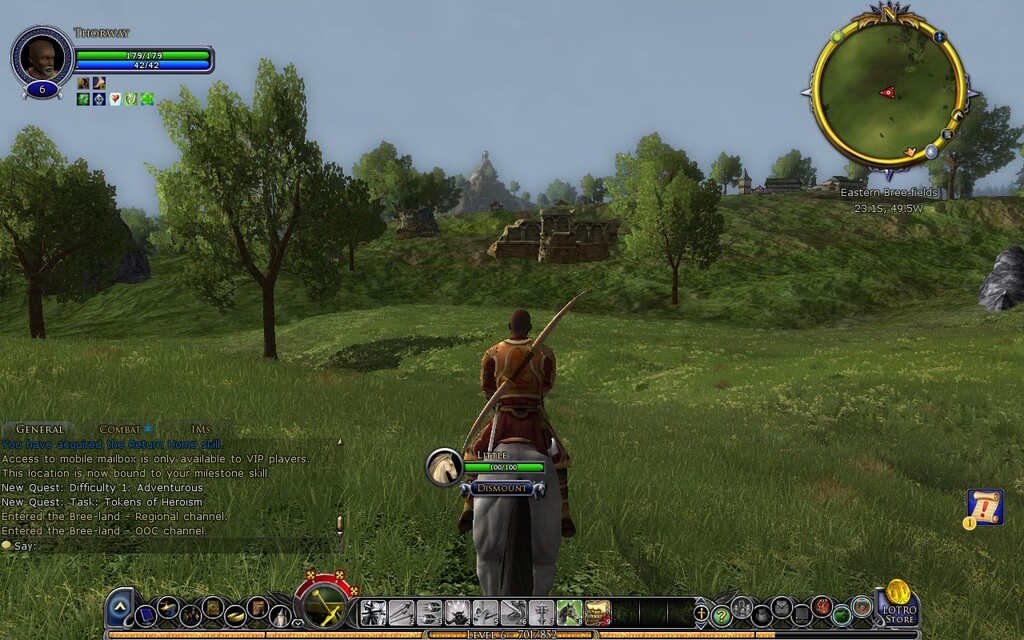
Task: Select the horse portrait of mount Little
Action: pyautogui.click(x=444, y=467)
